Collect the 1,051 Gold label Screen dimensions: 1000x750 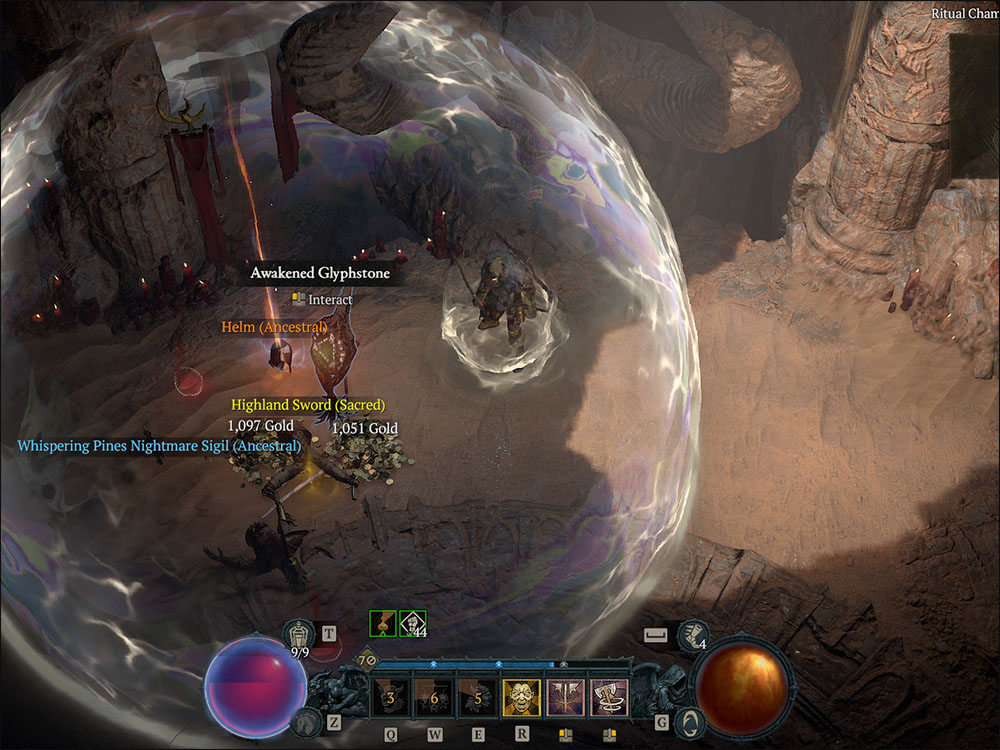click(364, 428)
